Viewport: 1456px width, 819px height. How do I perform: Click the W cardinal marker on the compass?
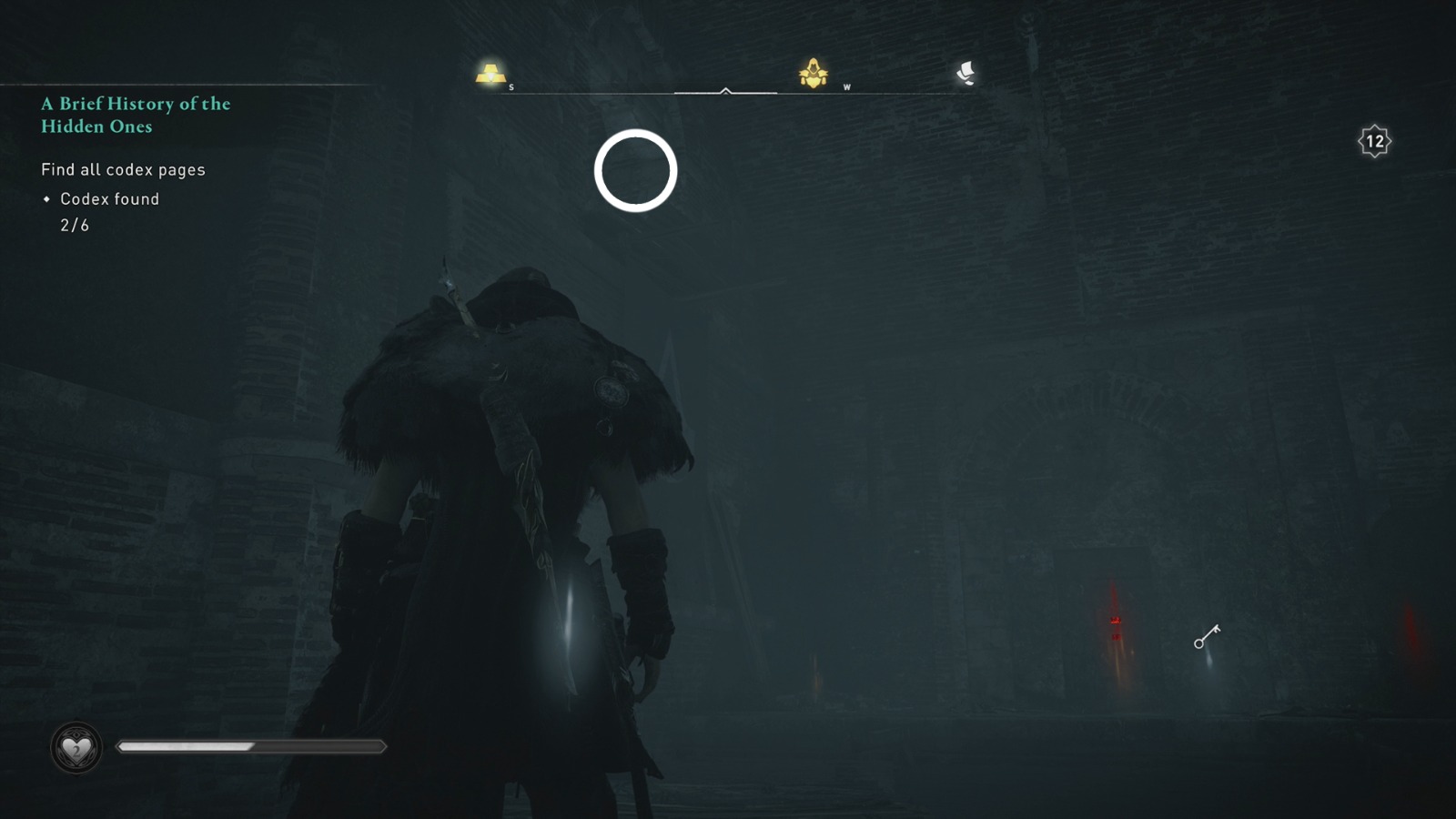[x=846, y=87]
